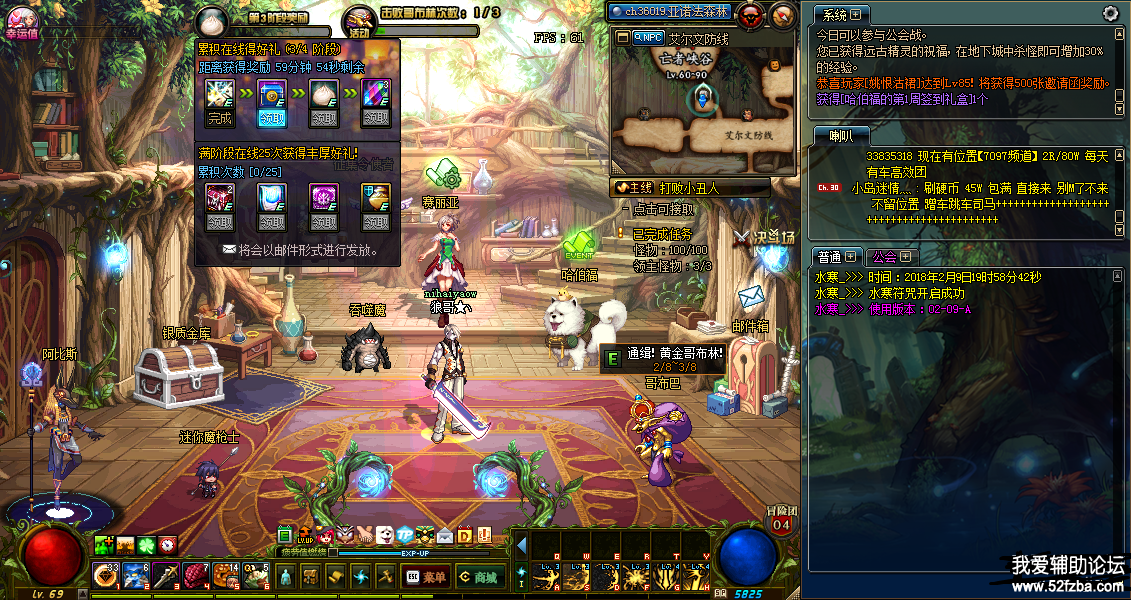Open chat settings gear icon

[x=1110, y=13]
